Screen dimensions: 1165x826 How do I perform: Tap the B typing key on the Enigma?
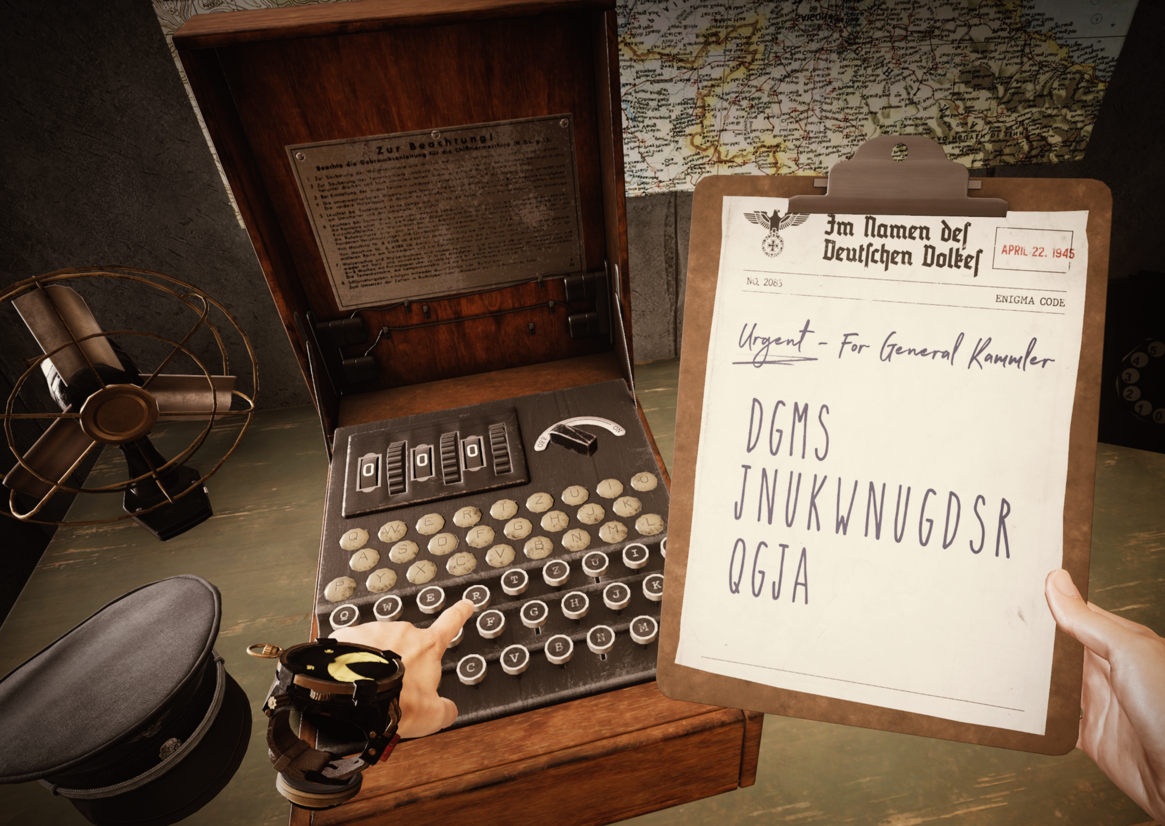559,647
